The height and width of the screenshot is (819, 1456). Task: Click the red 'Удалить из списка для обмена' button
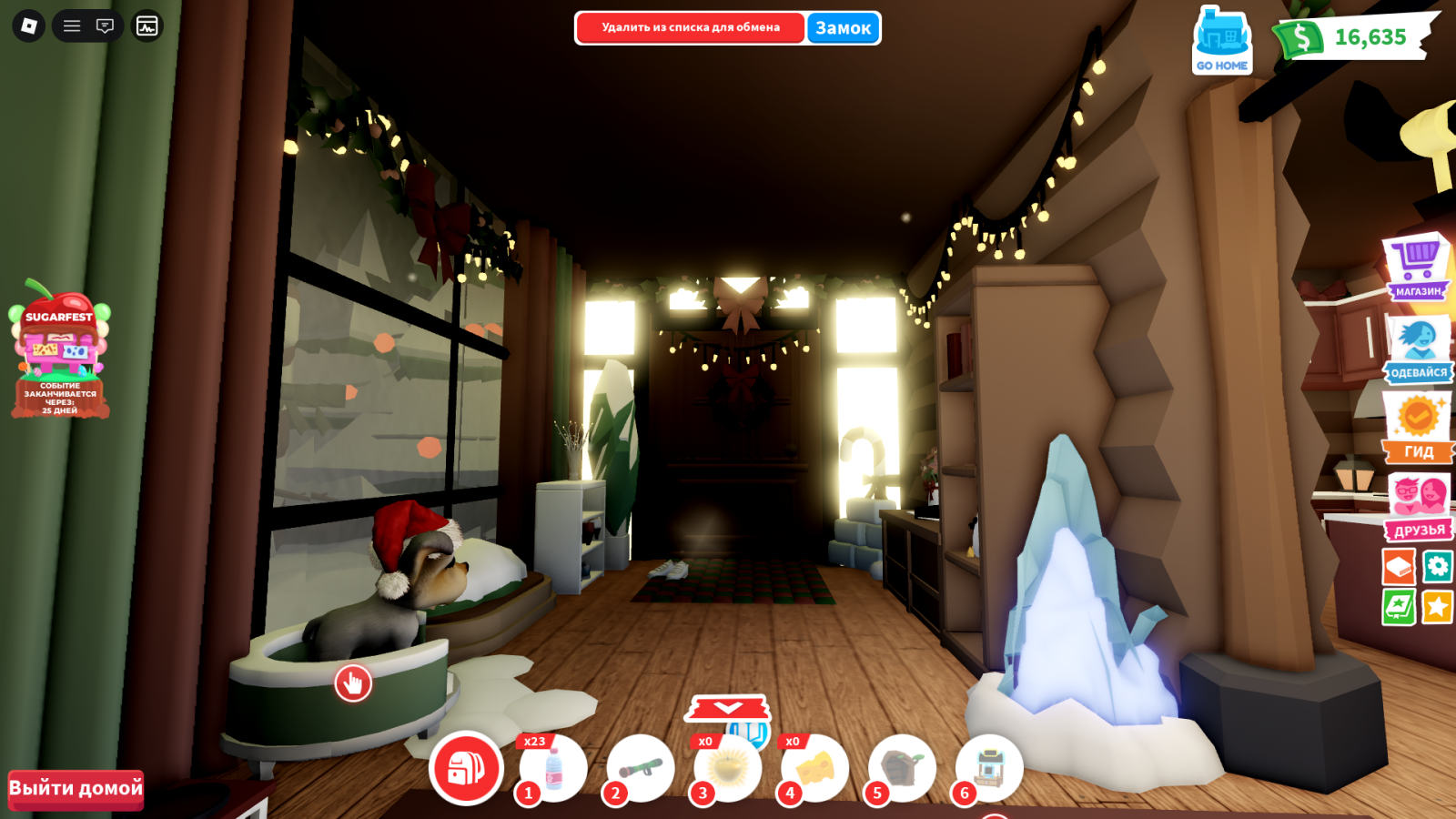[691, 28]
